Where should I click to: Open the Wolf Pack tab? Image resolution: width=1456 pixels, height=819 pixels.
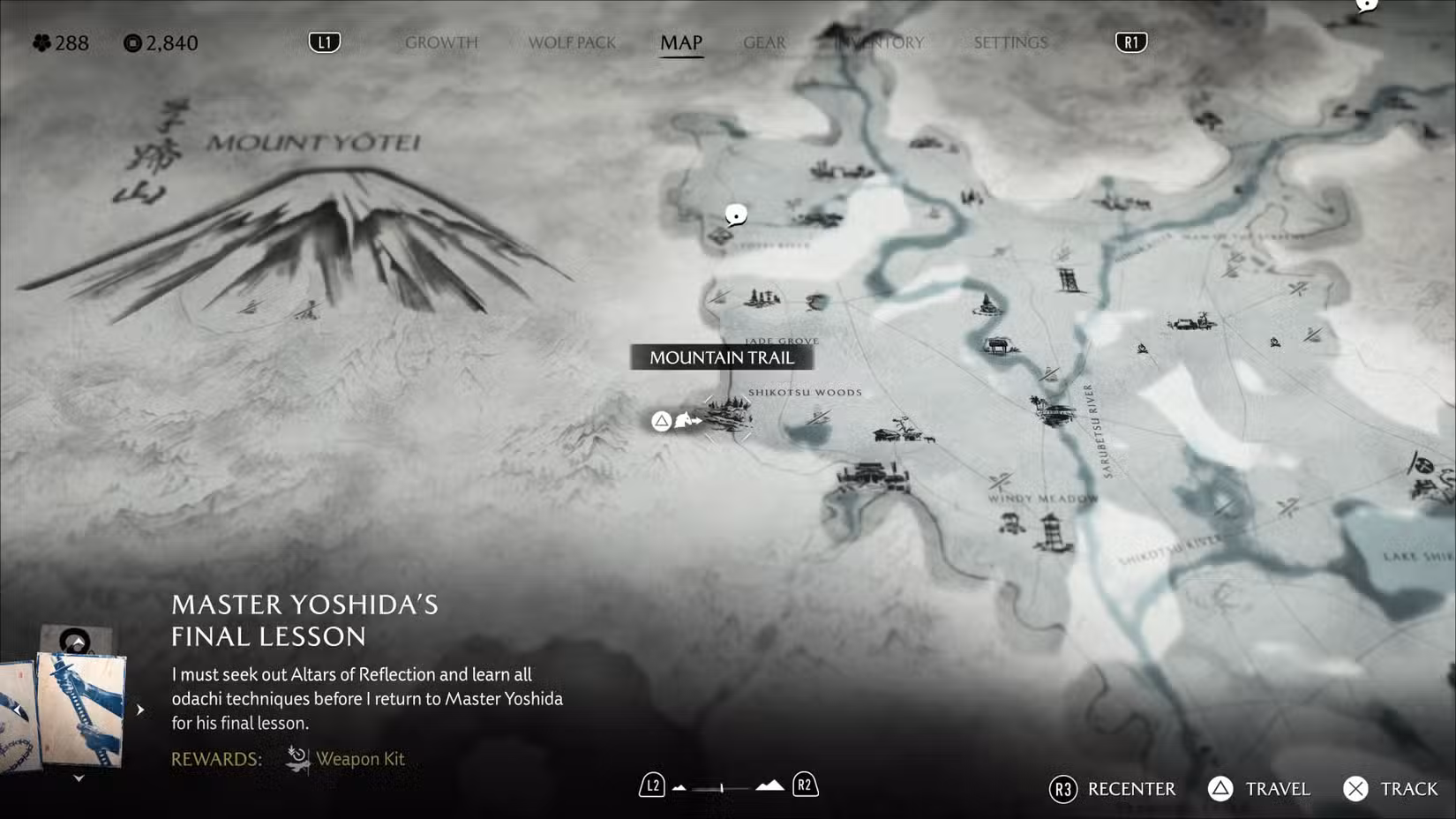pos(572,42)
